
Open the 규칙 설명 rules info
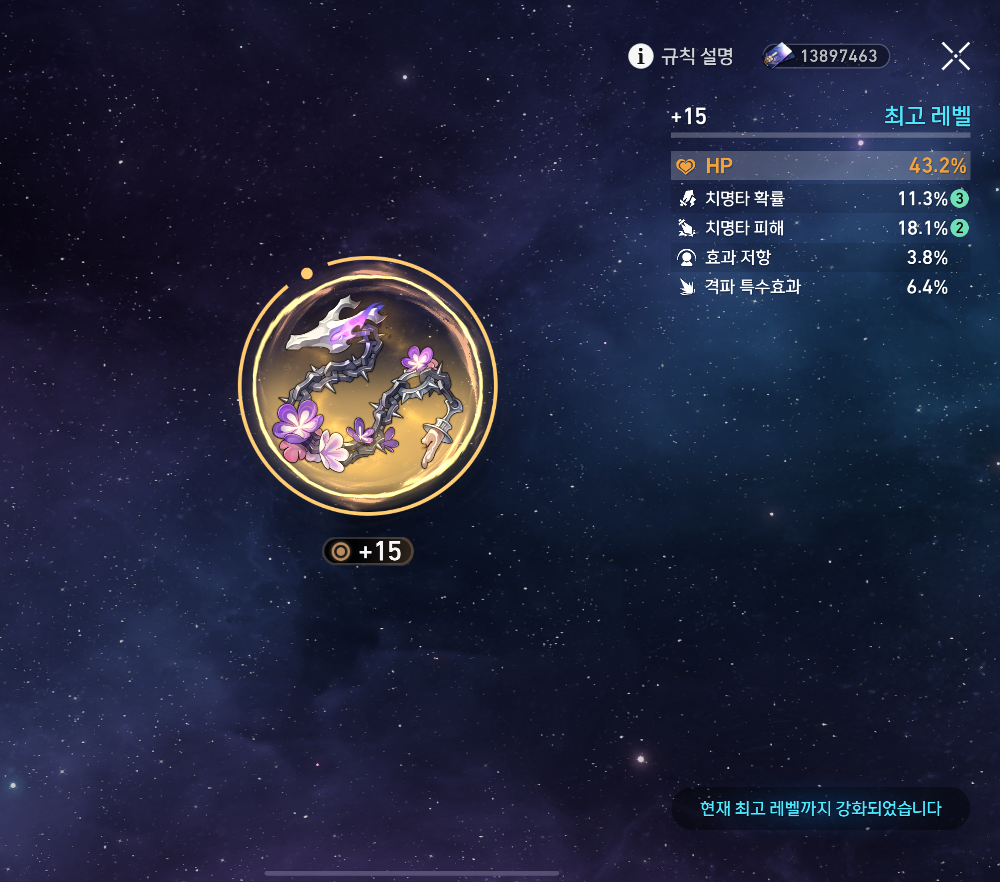681,56
